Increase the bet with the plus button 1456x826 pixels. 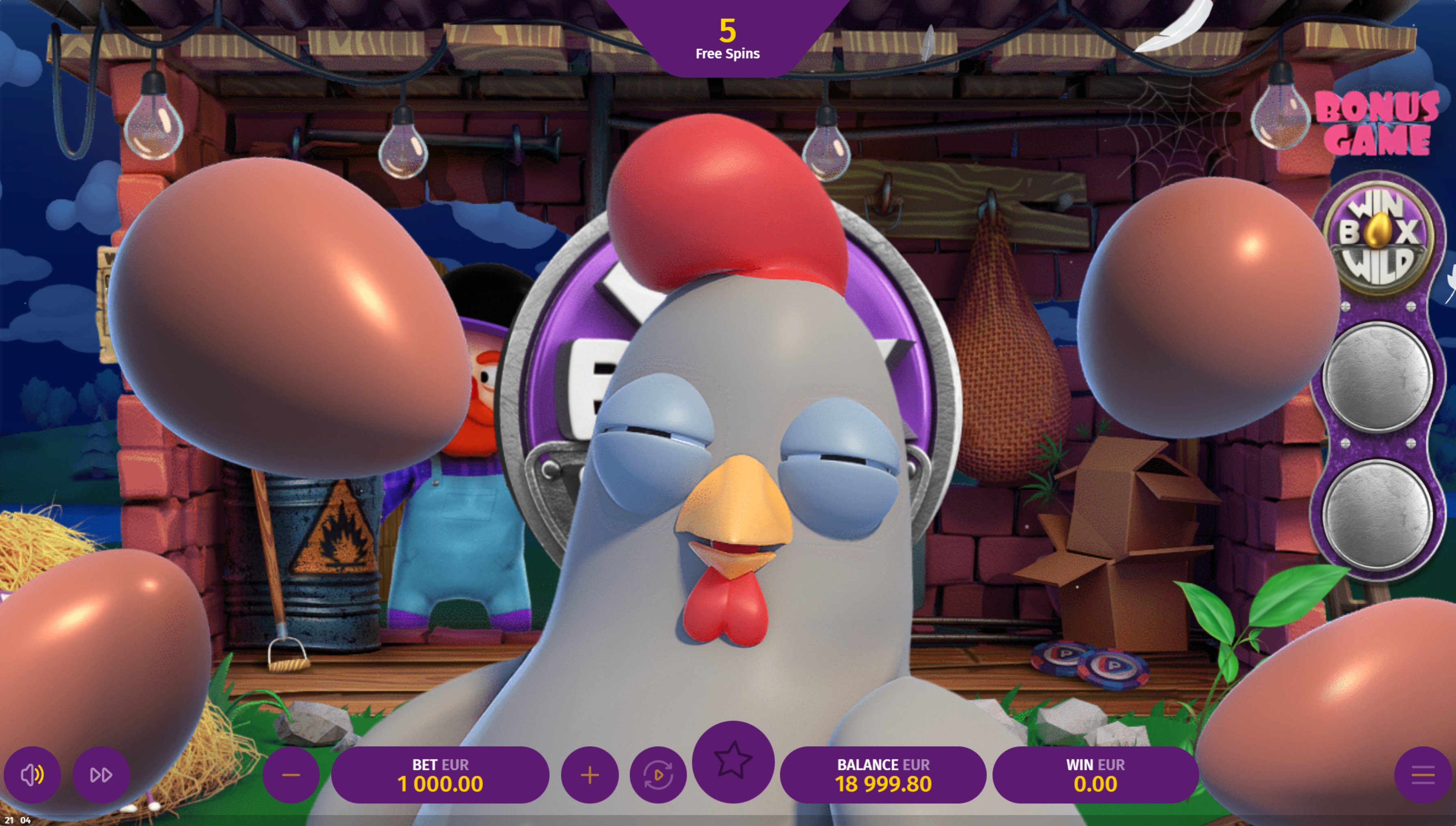click(x=590, y=775)
